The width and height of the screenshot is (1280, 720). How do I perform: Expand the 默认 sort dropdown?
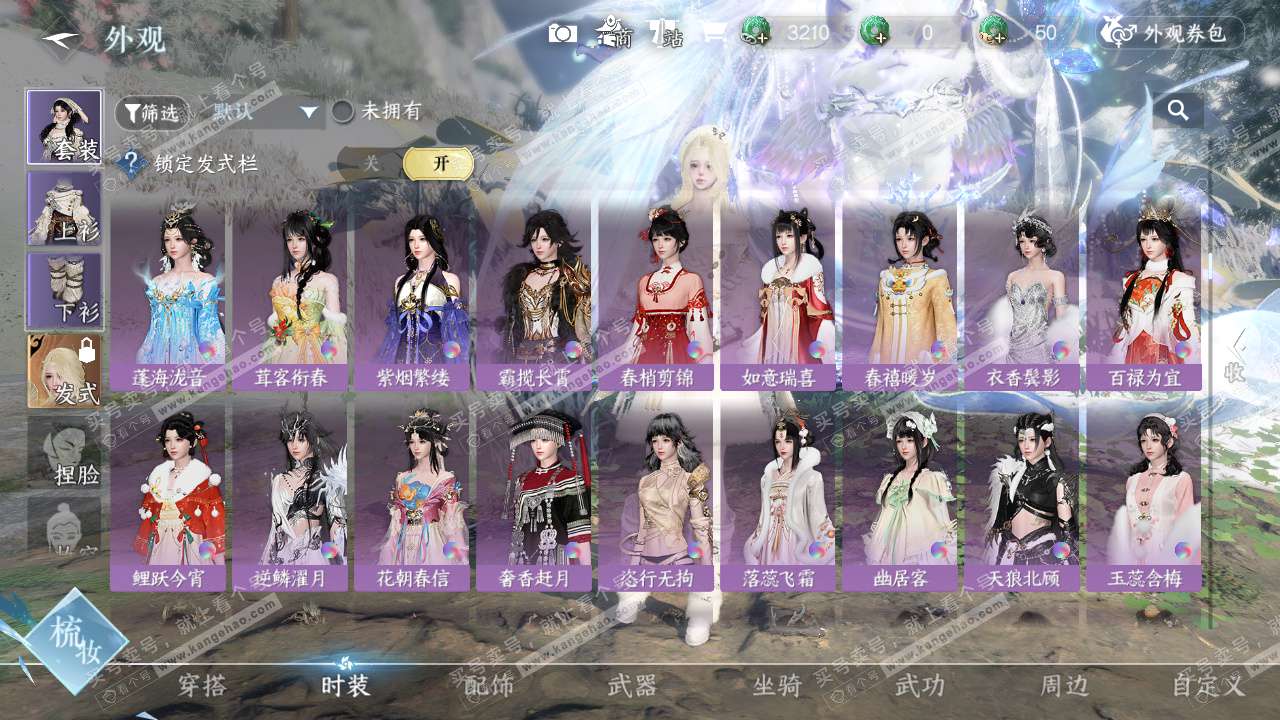[x=265, y=112]
